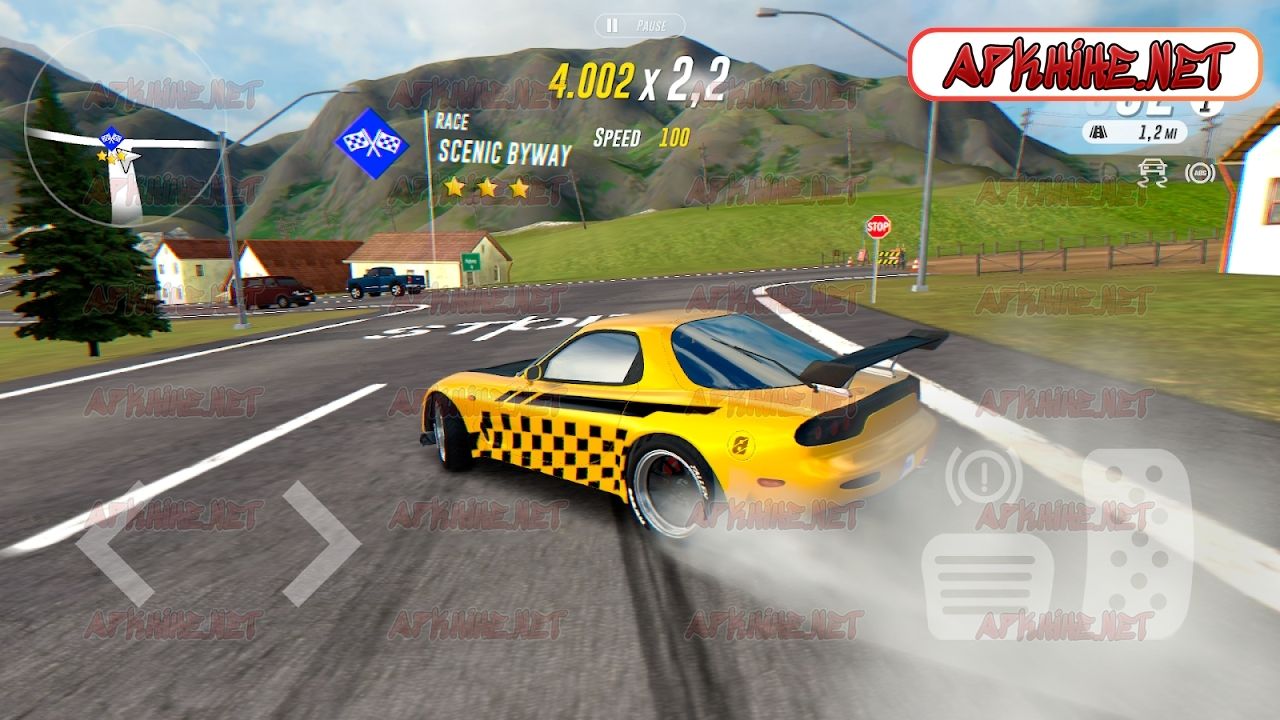Steer right with the right arrow

point(320,544)
